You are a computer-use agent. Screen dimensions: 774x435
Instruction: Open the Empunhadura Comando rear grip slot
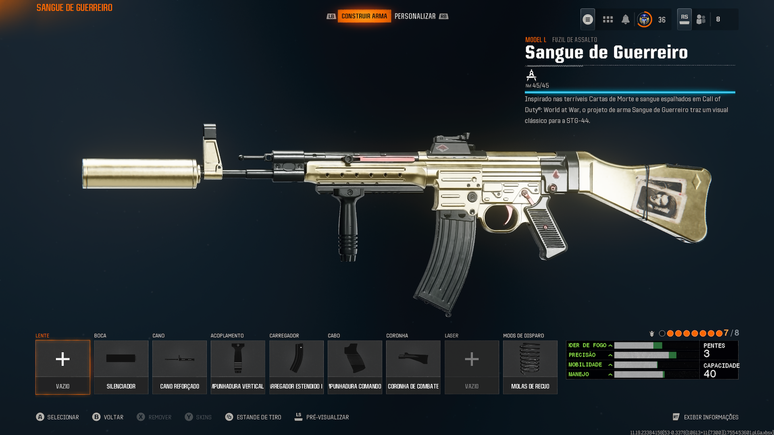point(355,366)
